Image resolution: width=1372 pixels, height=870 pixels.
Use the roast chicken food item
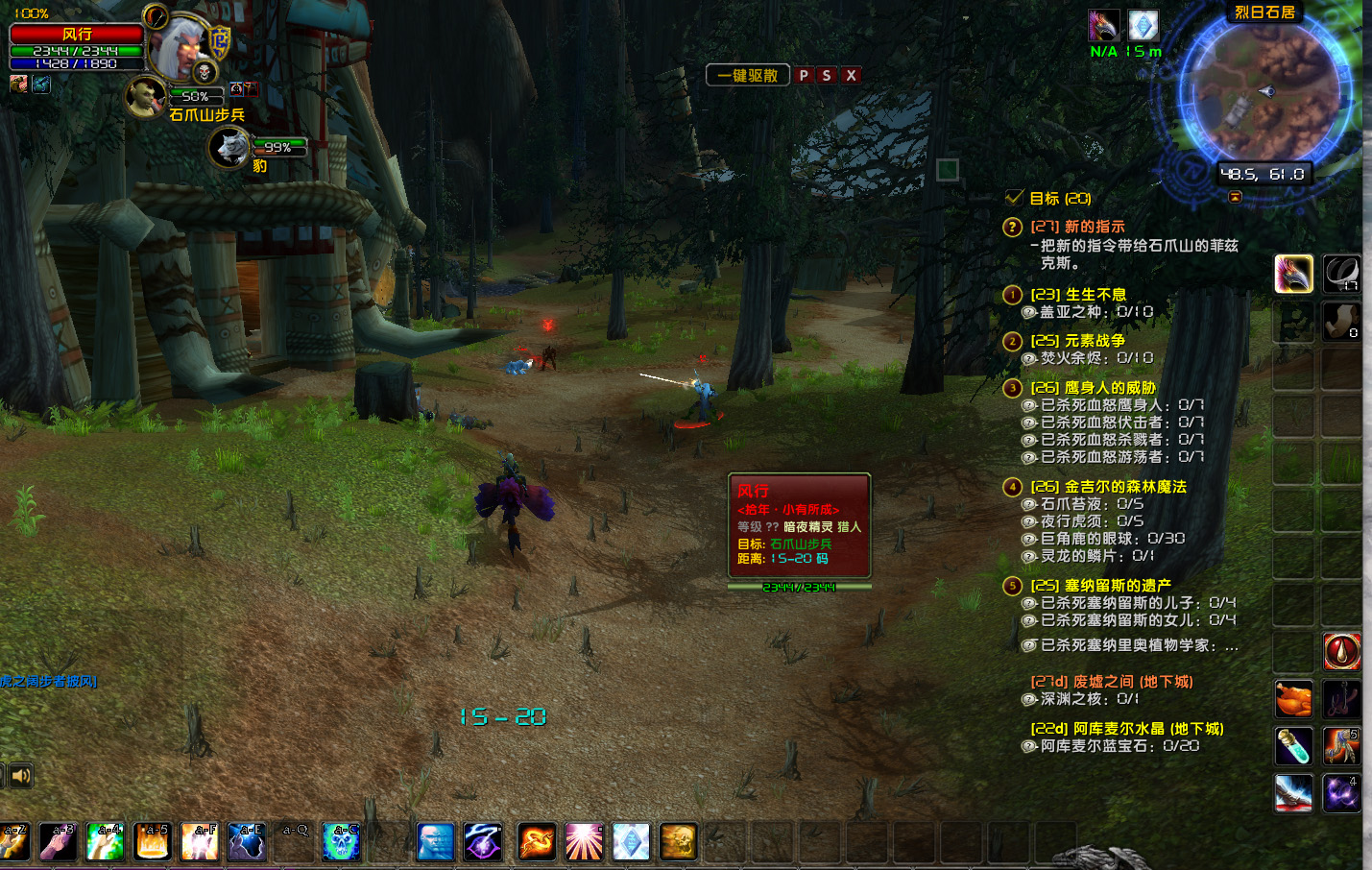point(1293,699)
